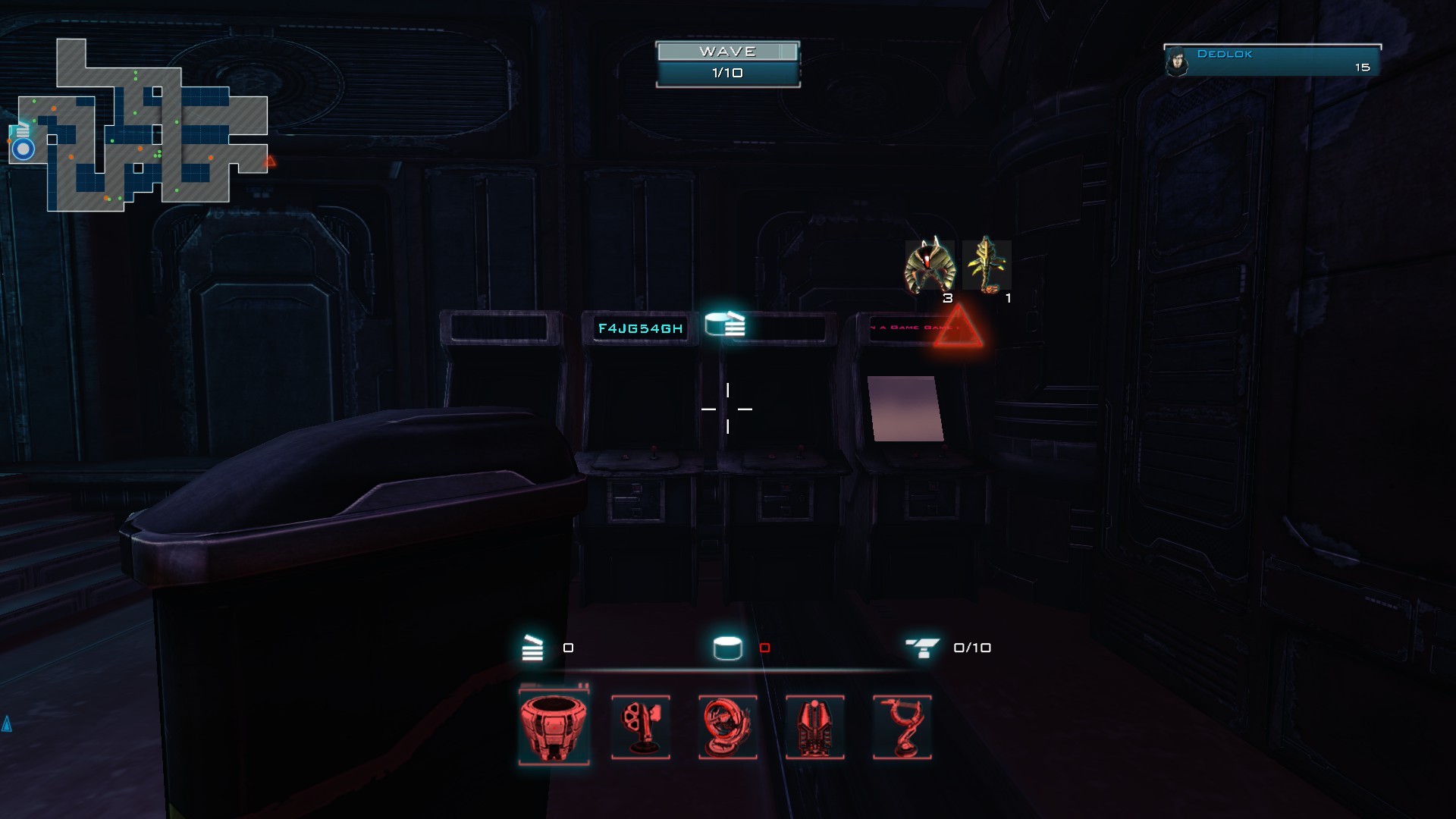The height and width of the screenshot is (819, 1456).
Task: Pick the spinning ring tower slot
Action: [728, 726]
